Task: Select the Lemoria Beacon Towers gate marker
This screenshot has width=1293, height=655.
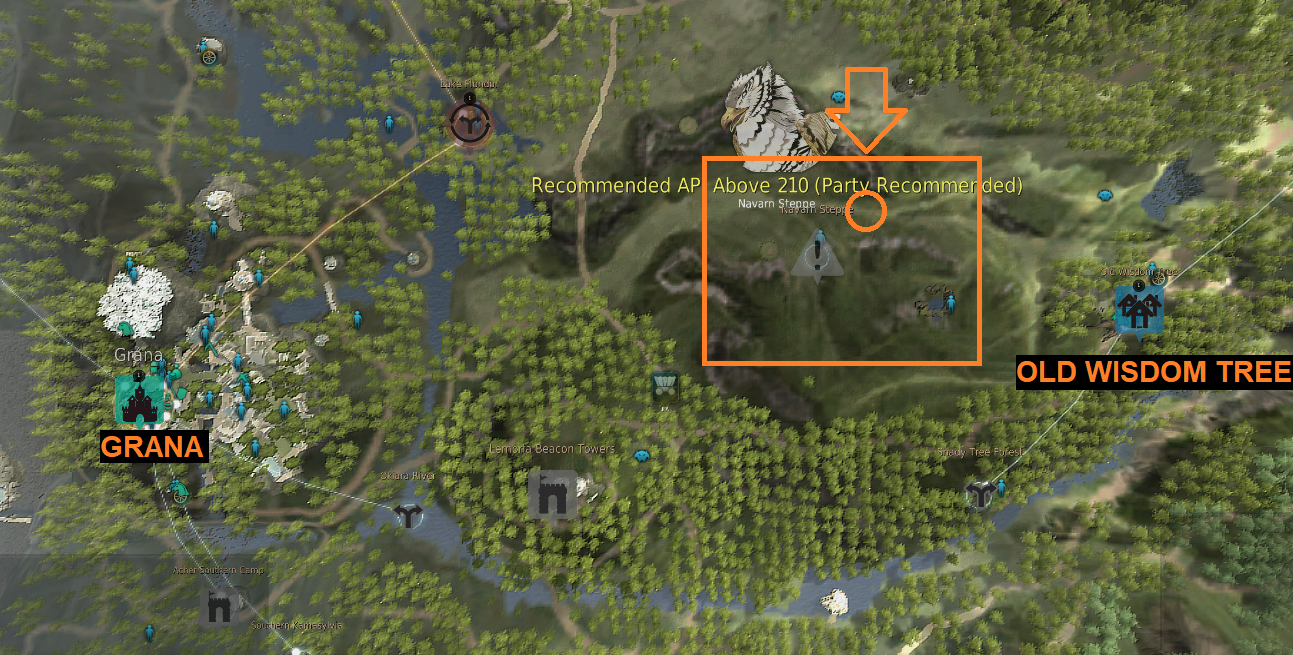Action: [x=552, y=493]
